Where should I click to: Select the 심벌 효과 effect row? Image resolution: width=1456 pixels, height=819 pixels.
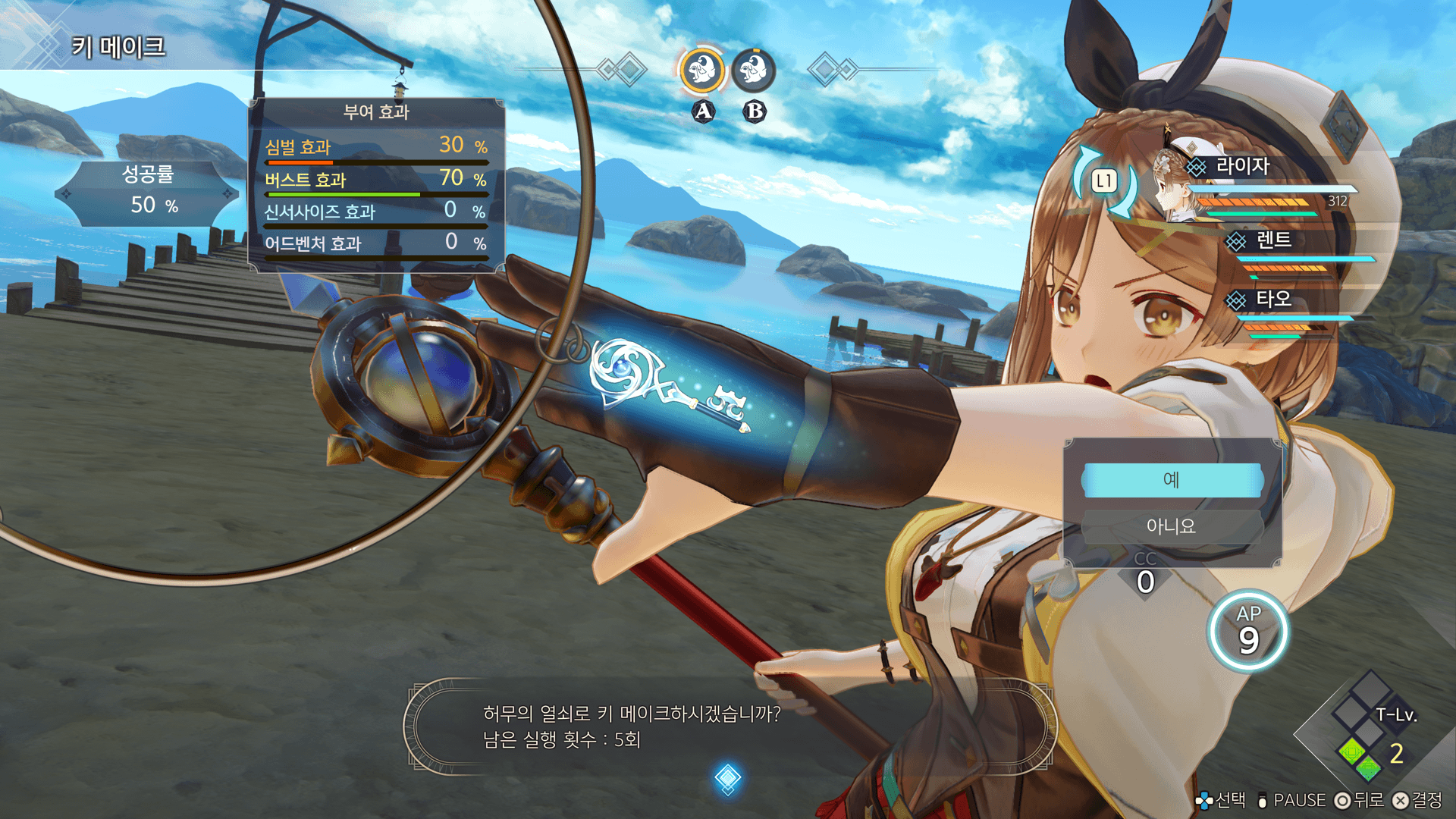376,147
